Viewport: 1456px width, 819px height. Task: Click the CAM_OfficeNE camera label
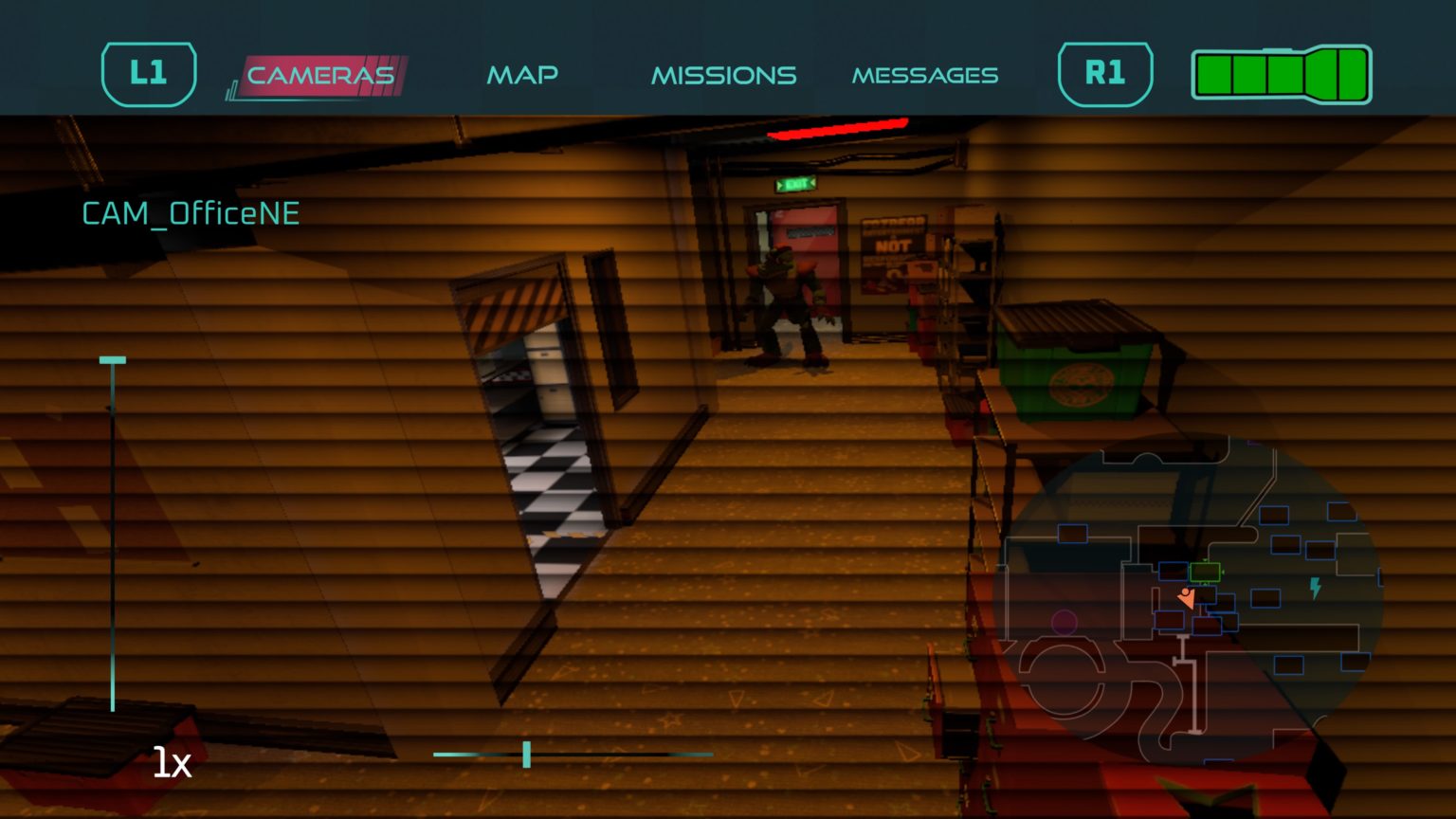pos(190,213)
